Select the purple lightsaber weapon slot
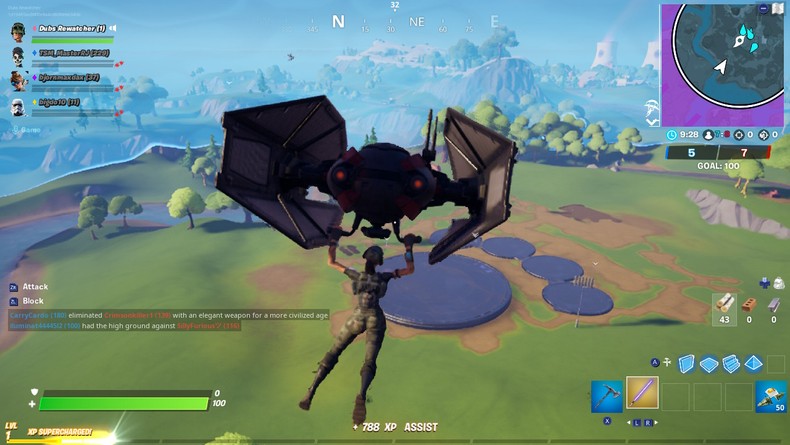Viewport: 790px width, 445px height. tap(642, 393)
